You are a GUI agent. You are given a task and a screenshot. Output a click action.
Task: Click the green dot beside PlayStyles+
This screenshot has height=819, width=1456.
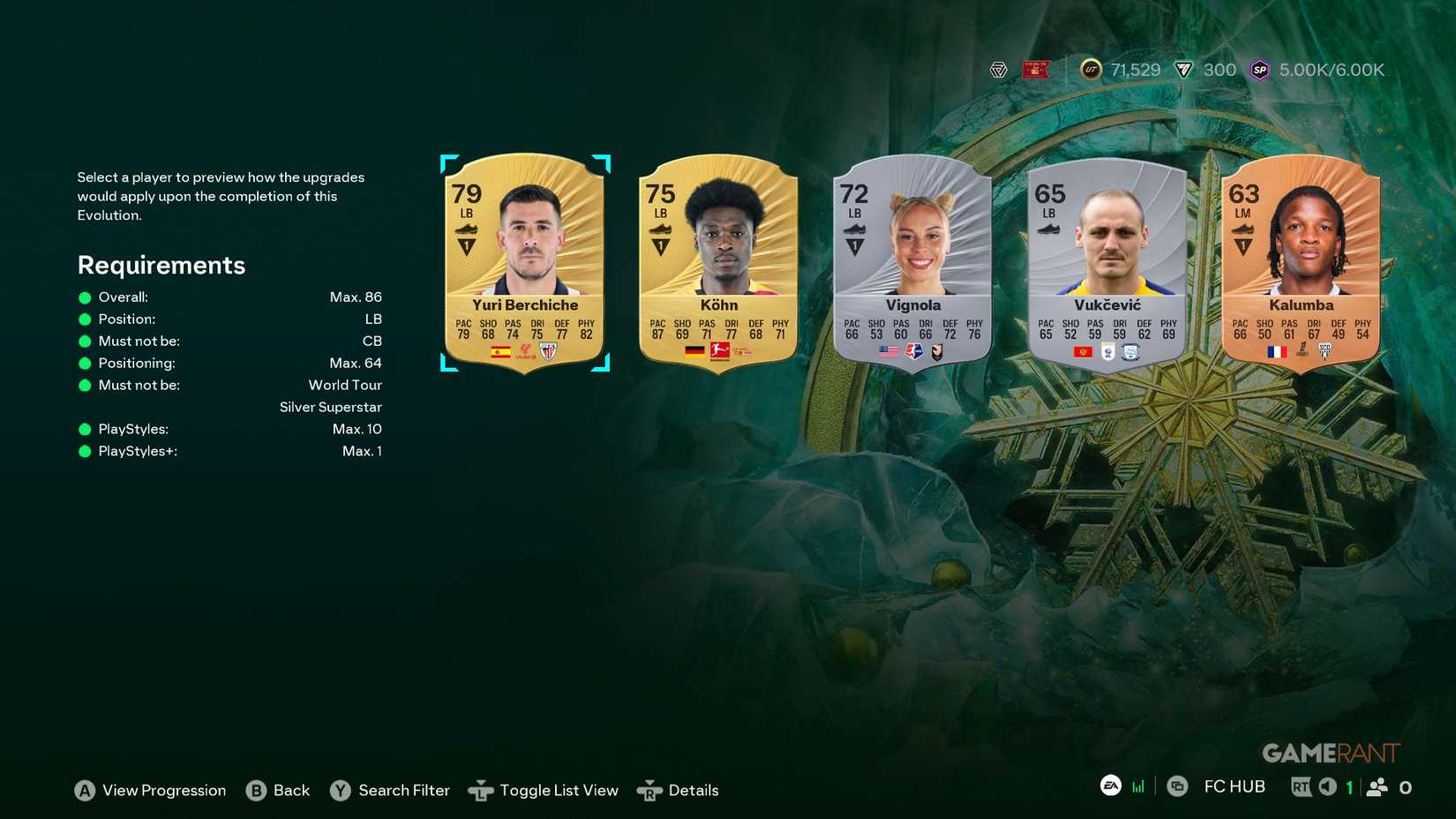pos(86,451)
